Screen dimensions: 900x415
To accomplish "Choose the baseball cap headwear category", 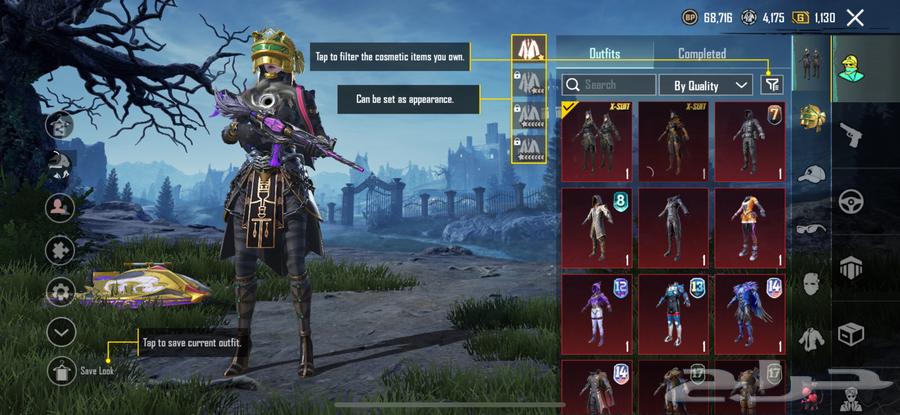I will 812,173.
